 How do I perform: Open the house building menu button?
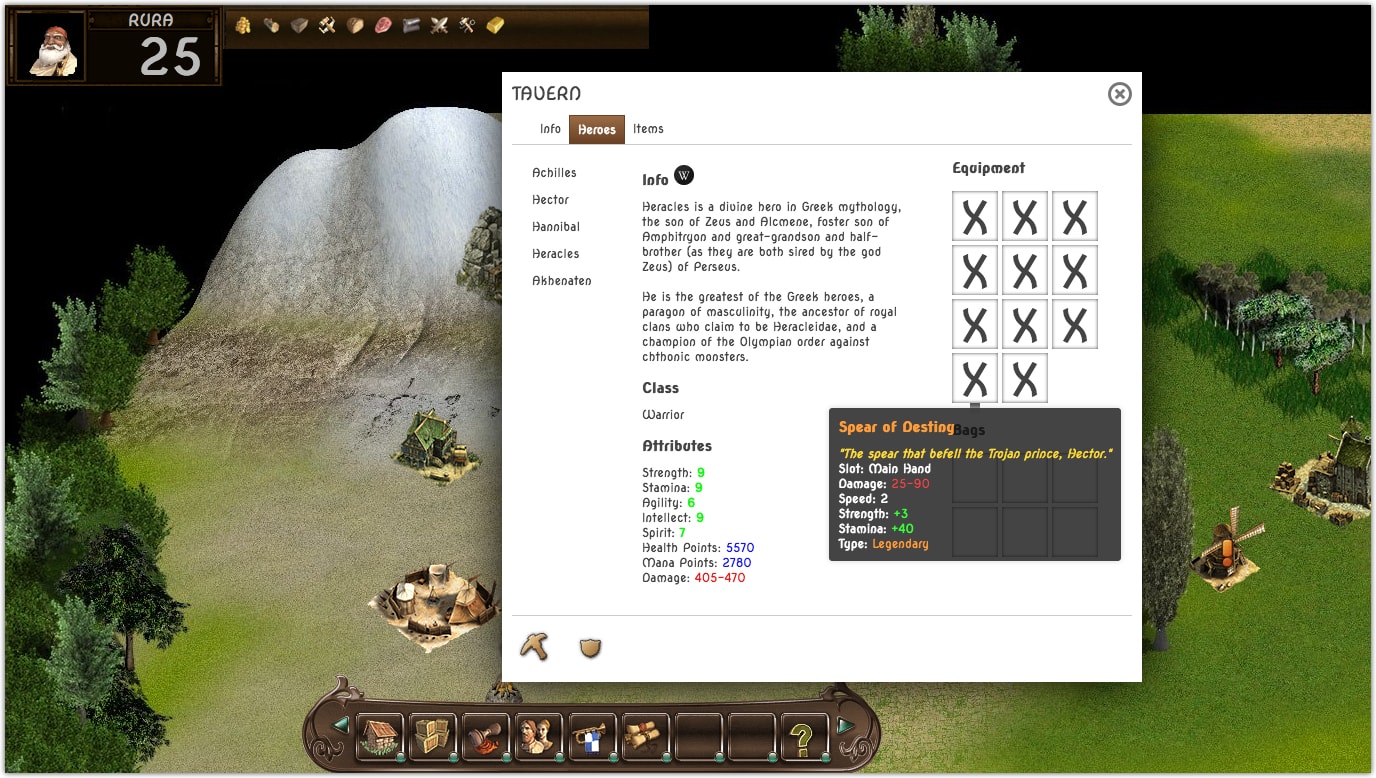[380, 737]
